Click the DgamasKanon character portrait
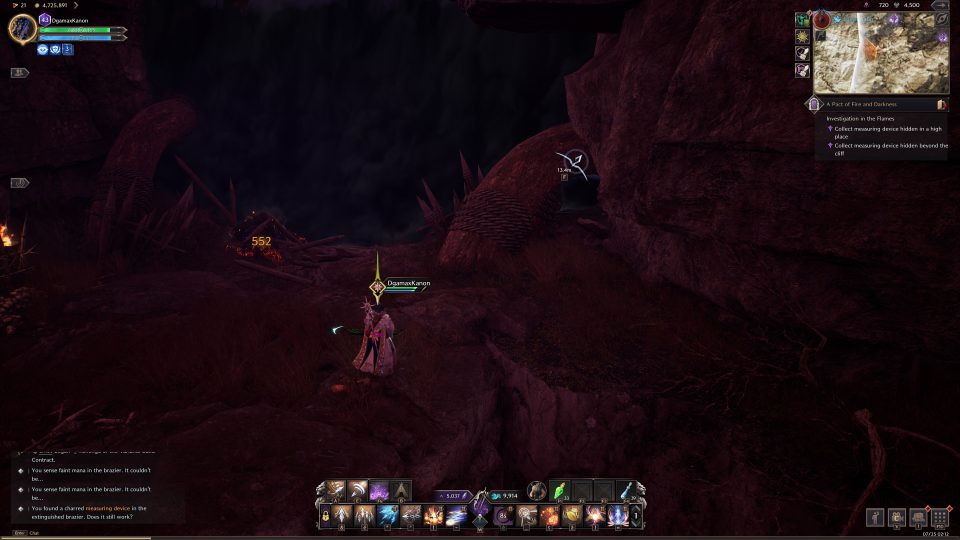The width and height of the screenshot is (960, 540). pyautogui.click(x=22, y=28)
